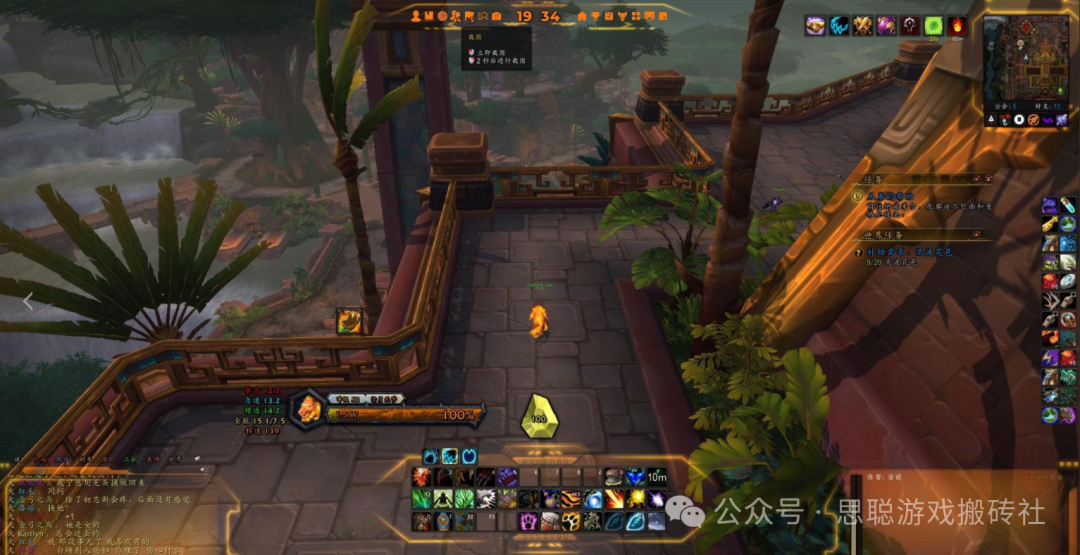The height and width of the screenshot is (555, 1080).
Task: Open the character icon in the top bar
Action: click(x=415, y=16)
